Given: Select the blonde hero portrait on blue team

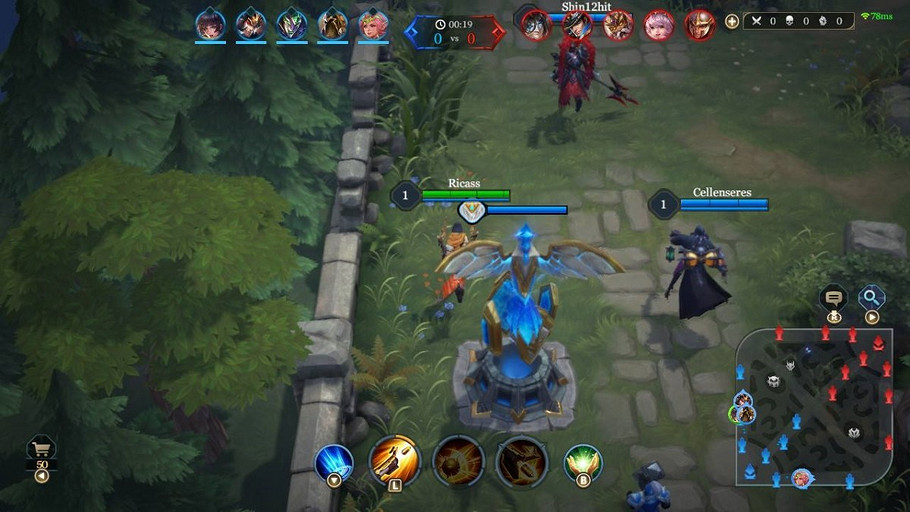Looking at the screenshot, I should 374,23.
